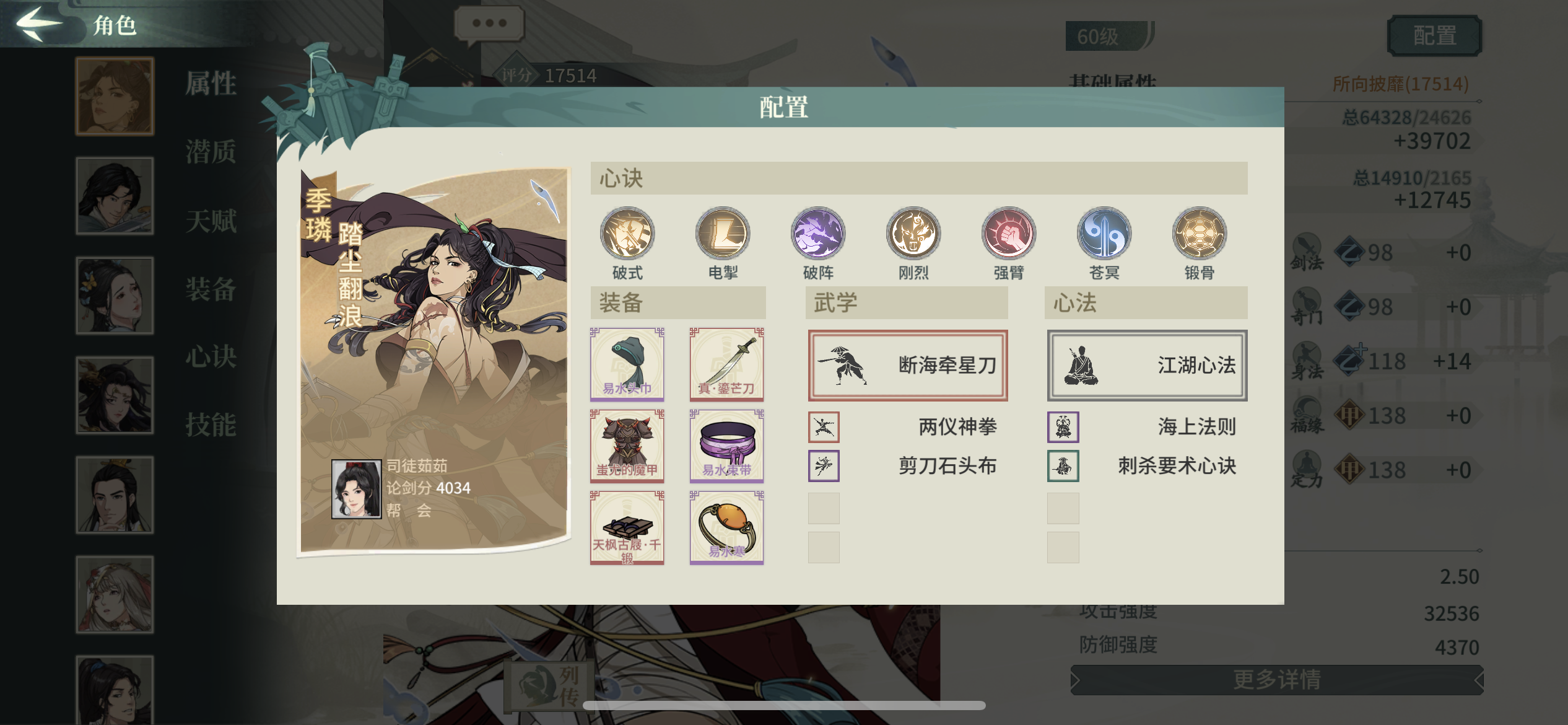1568x725 pixels.
Task: Open the 装备 tab in left sidebar
Action: tap(210, 290)
